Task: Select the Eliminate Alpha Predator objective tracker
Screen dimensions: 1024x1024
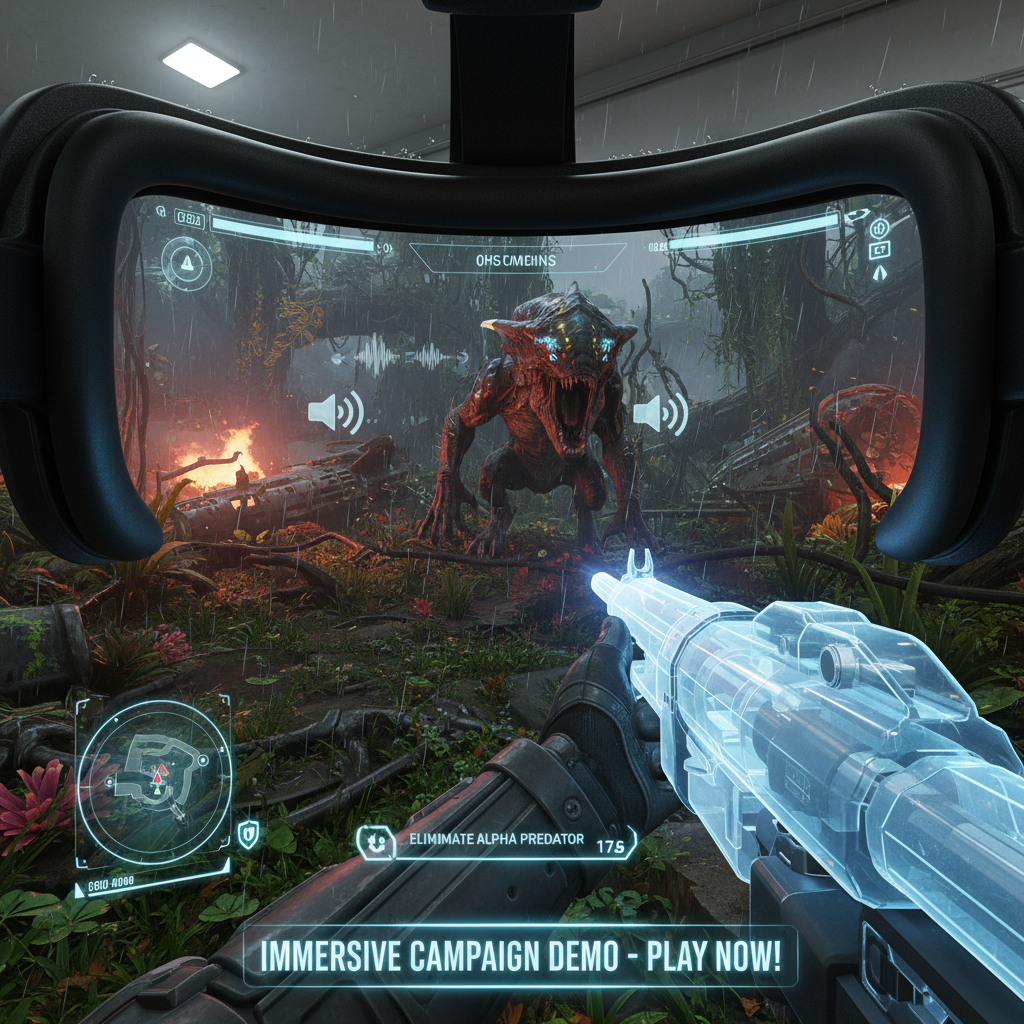Action: [x=497, y=843]
